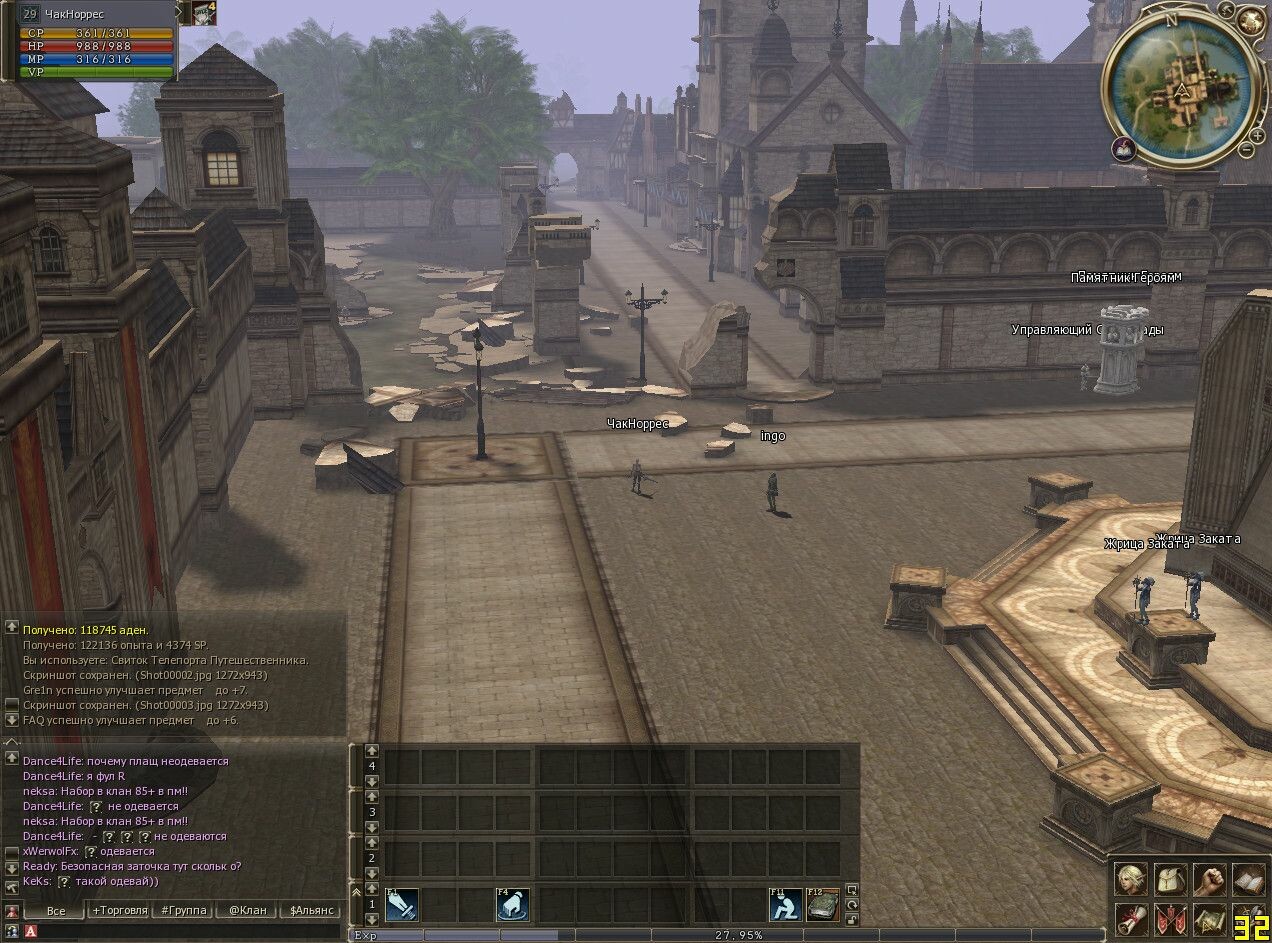Open the skills open-book icon

[x=1250, y=881]
